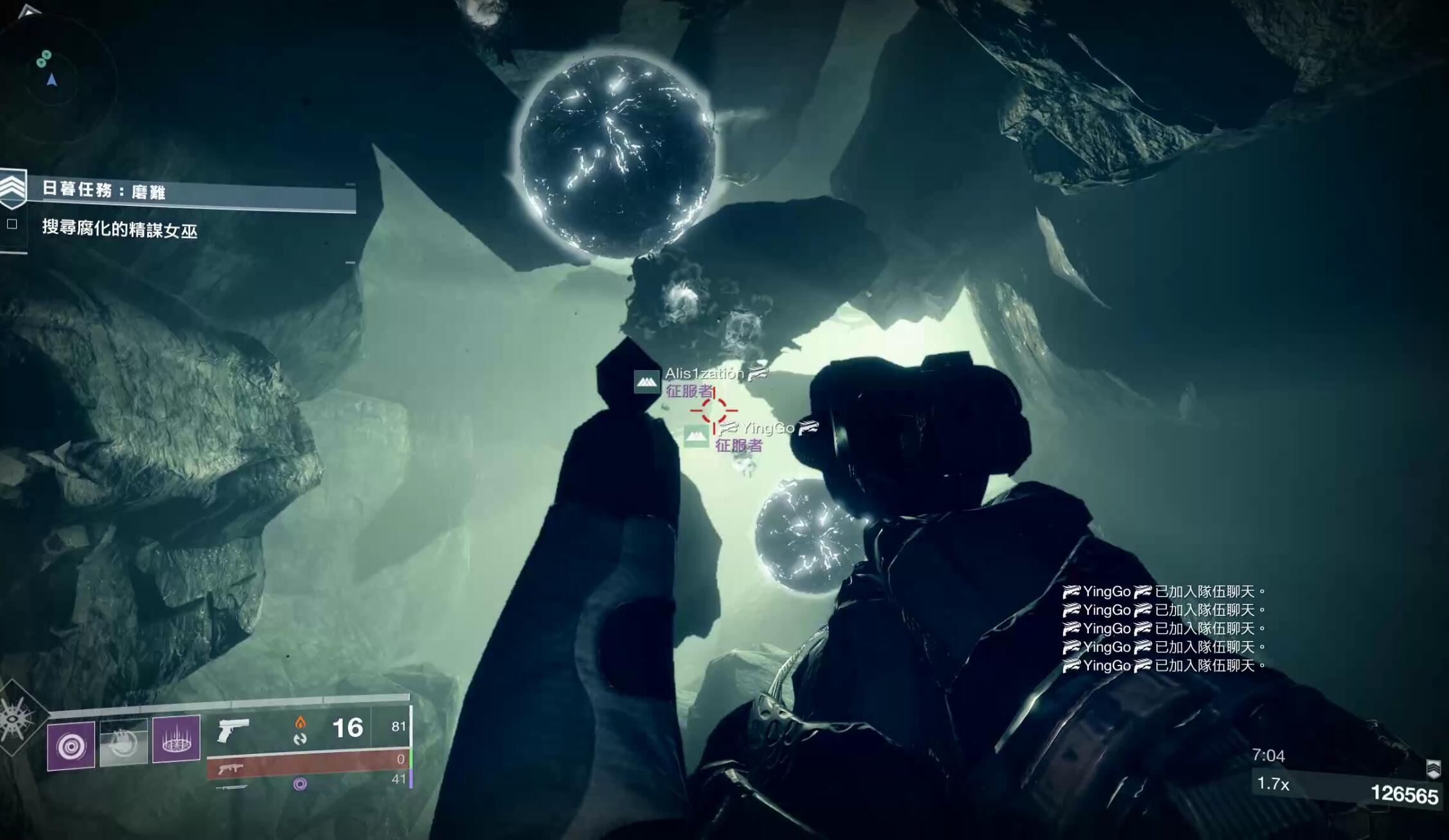Switch to the red-highlighted energy weapon
Viewport: 1449px width, 840px height.
click(x=230, y=766)
